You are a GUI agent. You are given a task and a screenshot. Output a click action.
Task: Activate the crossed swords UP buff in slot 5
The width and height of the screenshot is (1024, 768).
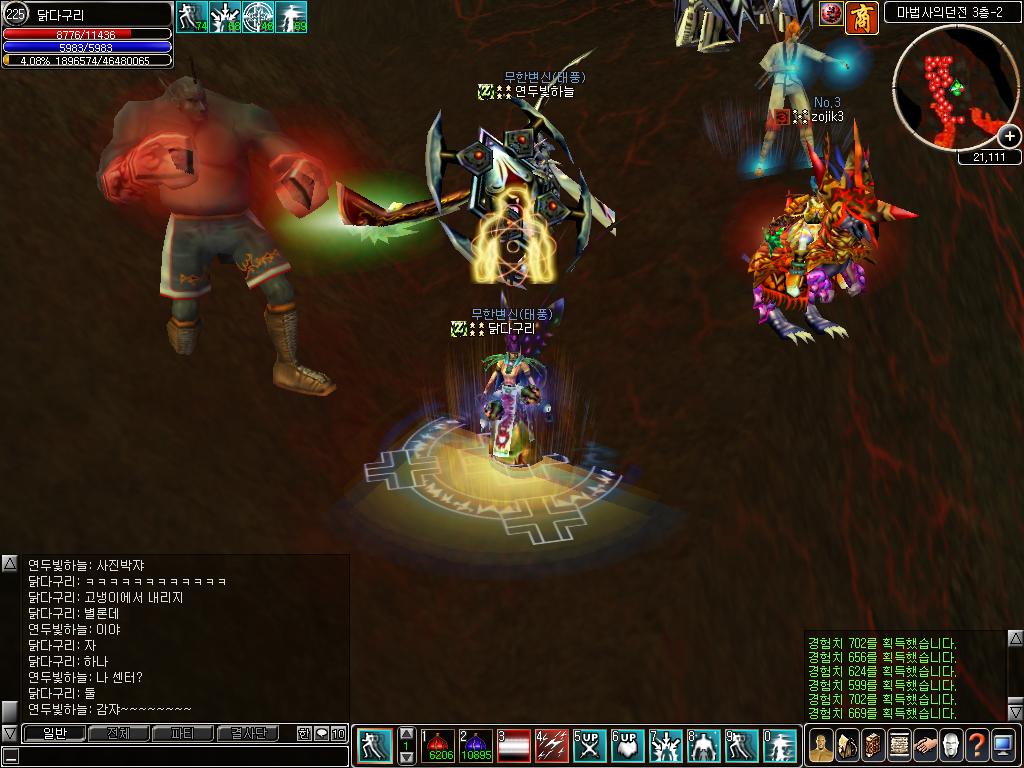click(x=590, y=746)
